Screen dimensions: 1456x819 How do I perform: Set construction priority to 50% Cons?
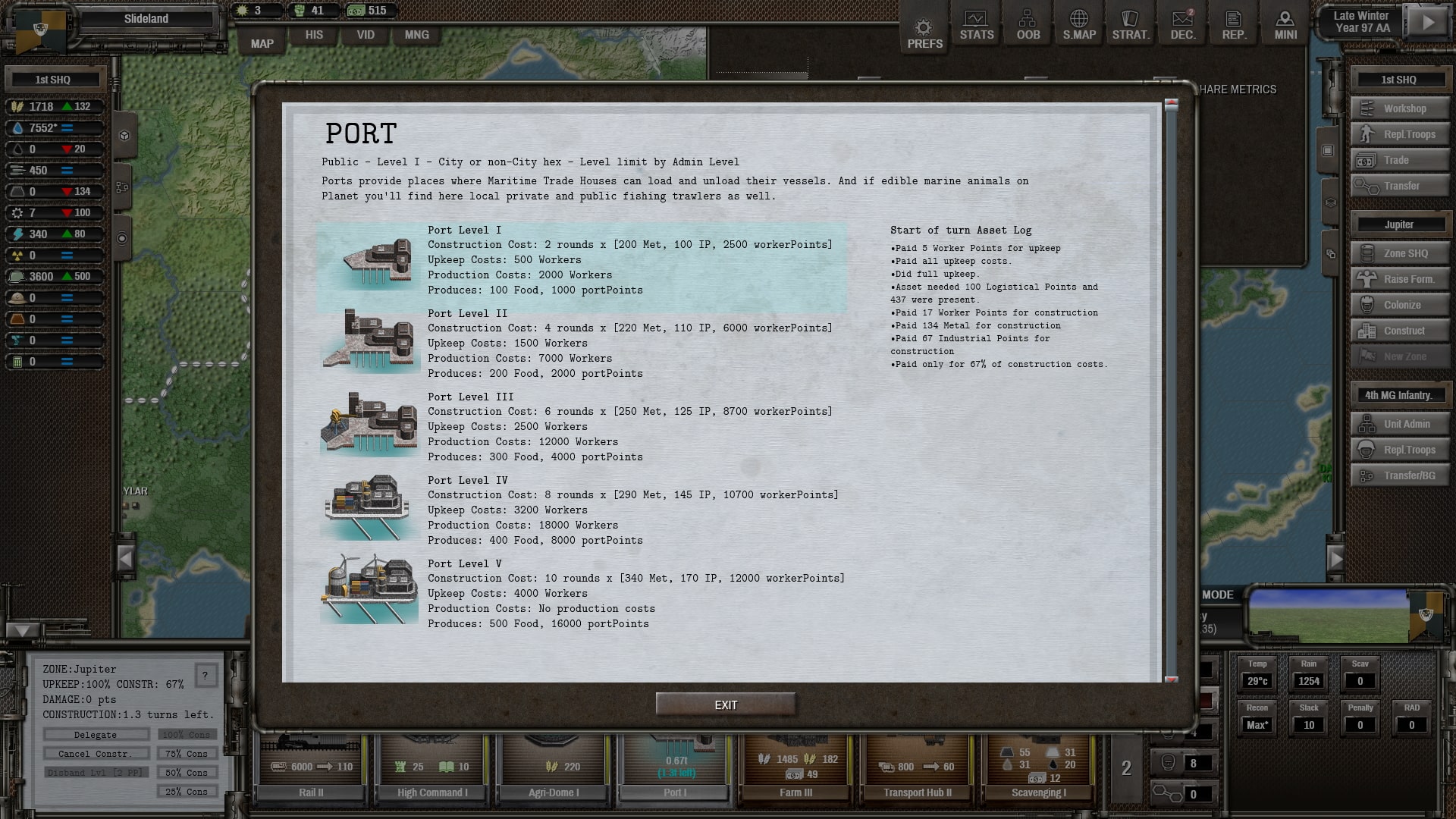187,773
